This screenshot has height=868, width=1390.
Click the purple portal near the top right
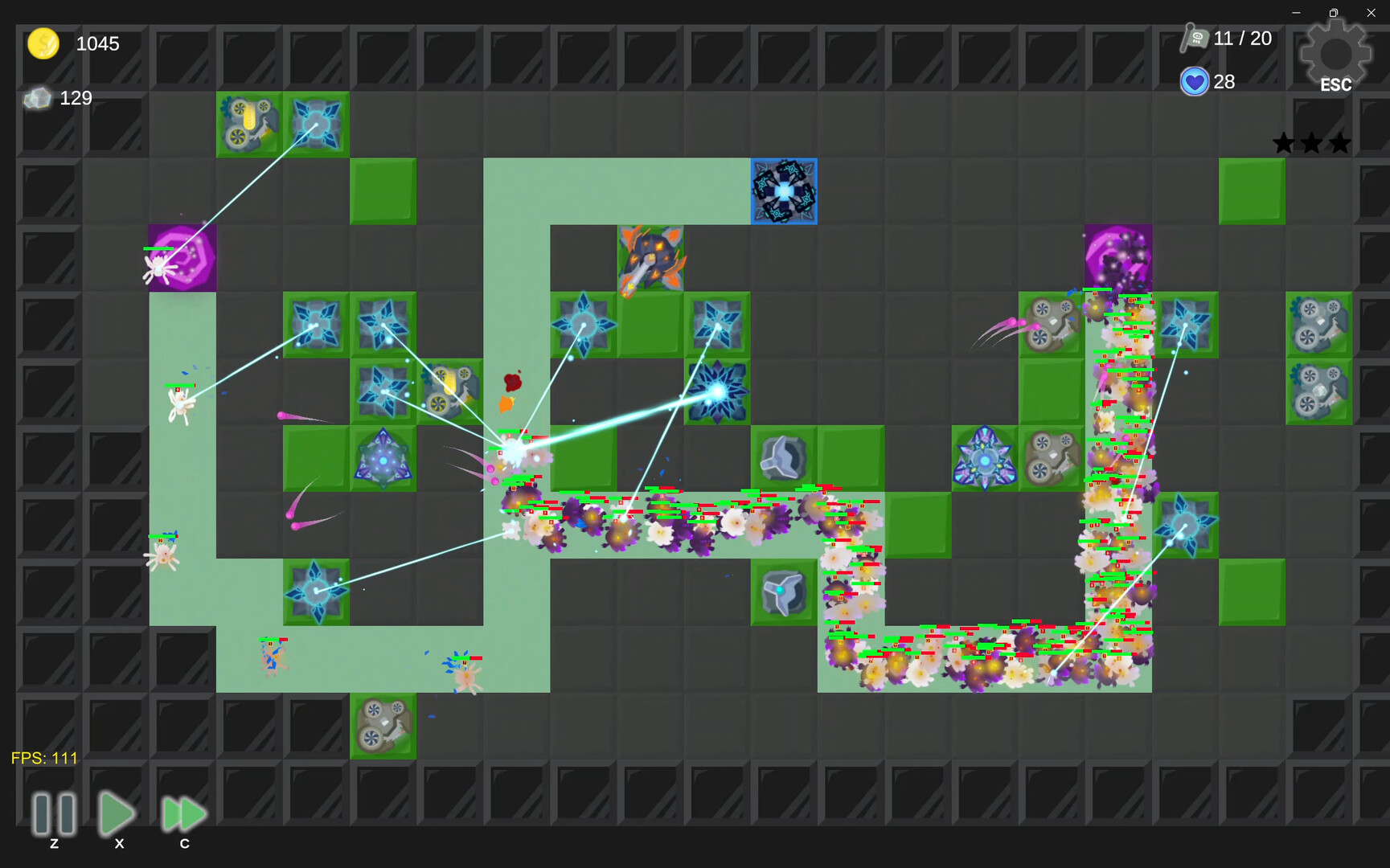coord(1117,257)
